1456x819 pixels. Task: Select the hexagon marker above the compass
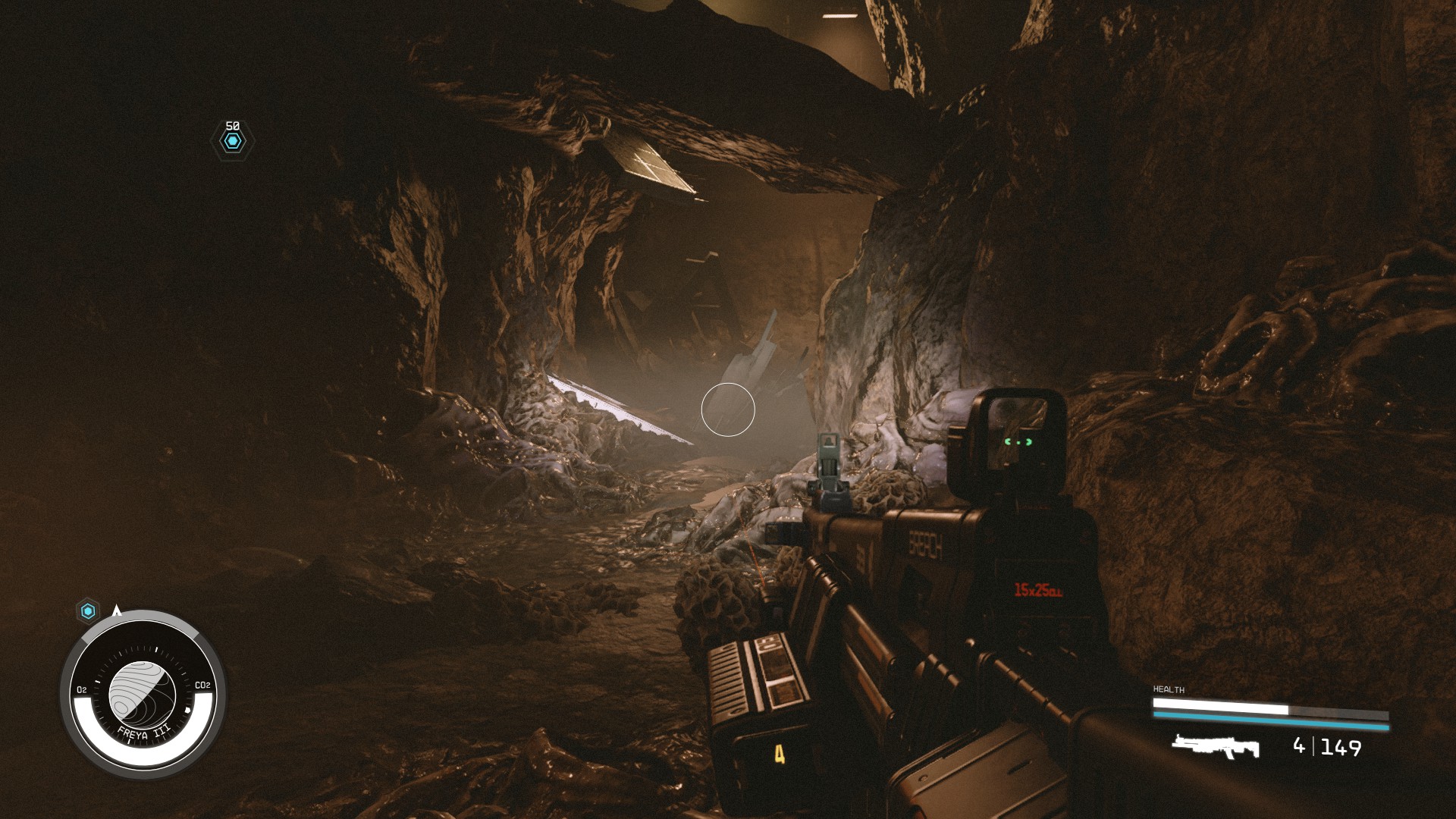pos(88,610)
